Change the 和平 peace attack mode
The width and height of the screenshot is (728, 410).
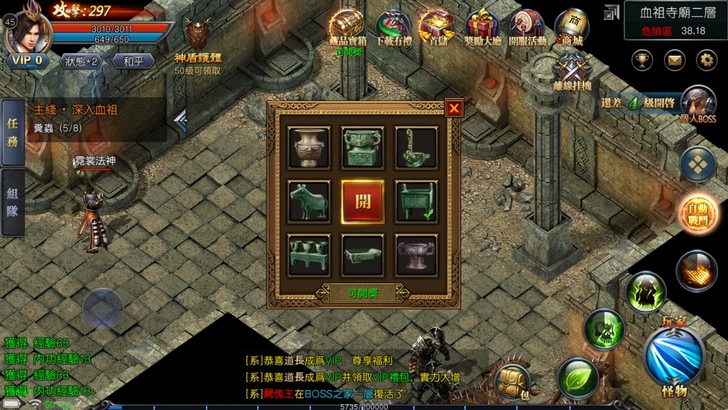tap(133, 60)
